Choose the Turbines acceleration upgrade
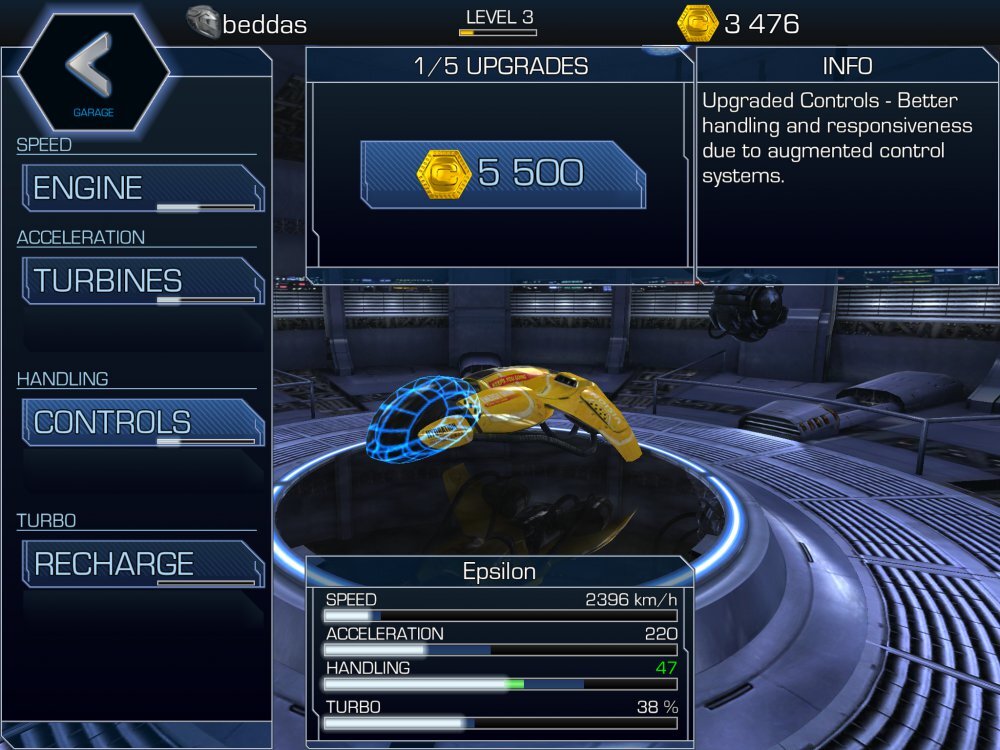Viewport: 1000px width, 750px height. click(142, 281)
